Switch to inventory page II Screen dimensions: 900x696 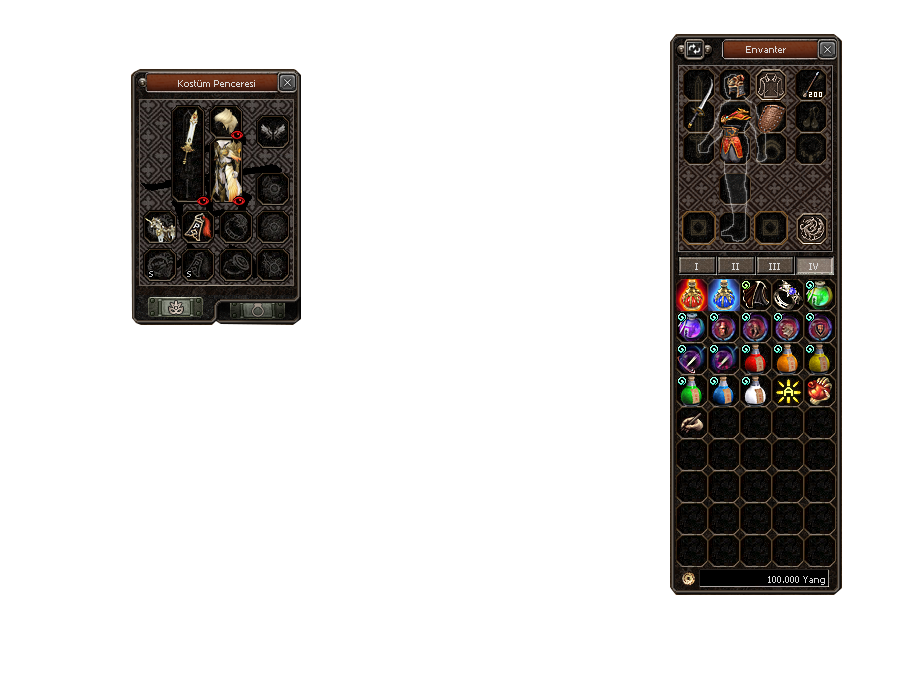click(736, 266)
